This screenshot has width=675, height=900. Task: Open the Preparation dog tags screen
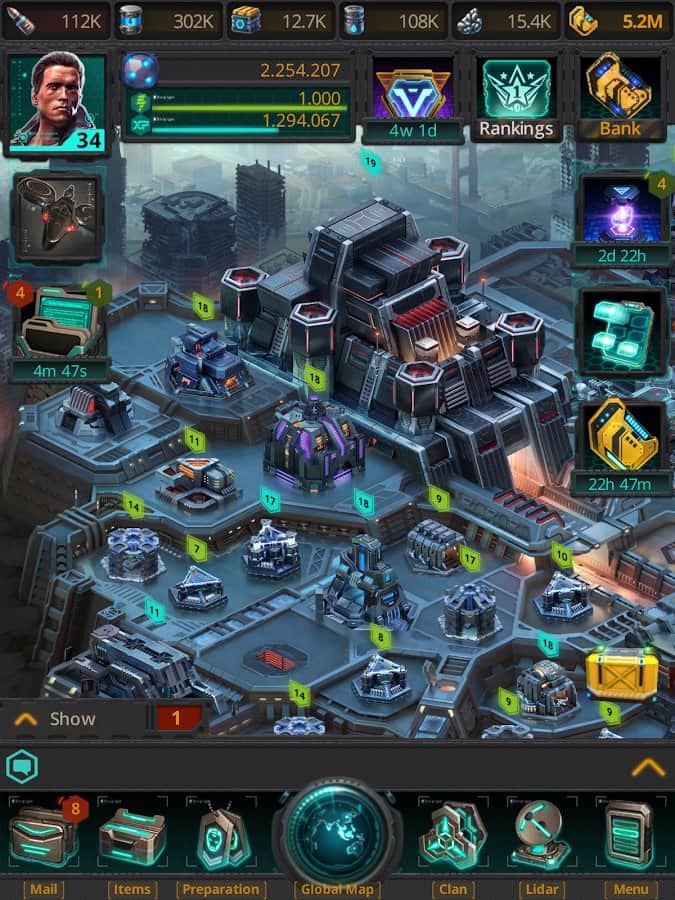(220, 838)
